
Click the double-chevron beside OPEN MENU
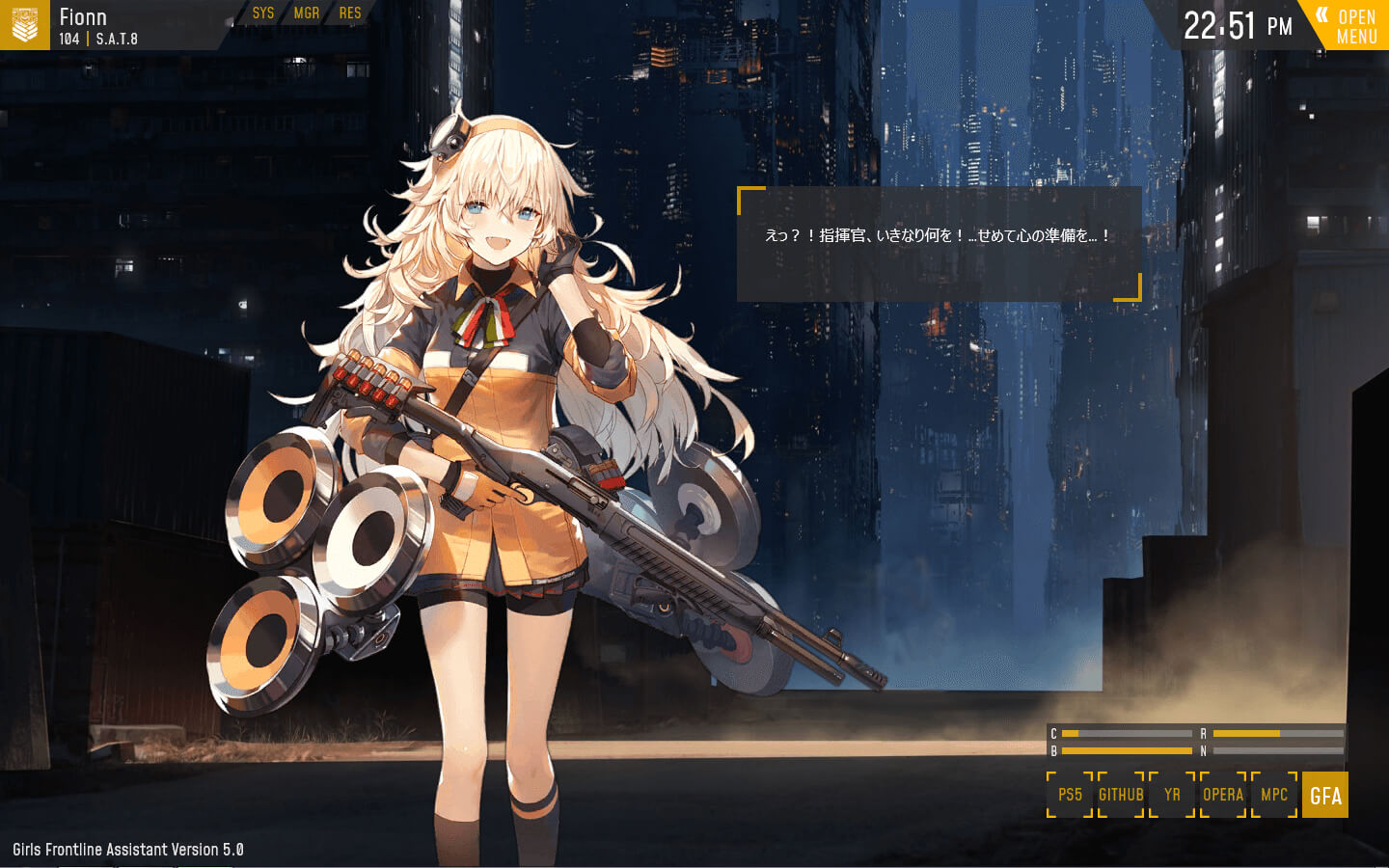[x=1321, y=15]
